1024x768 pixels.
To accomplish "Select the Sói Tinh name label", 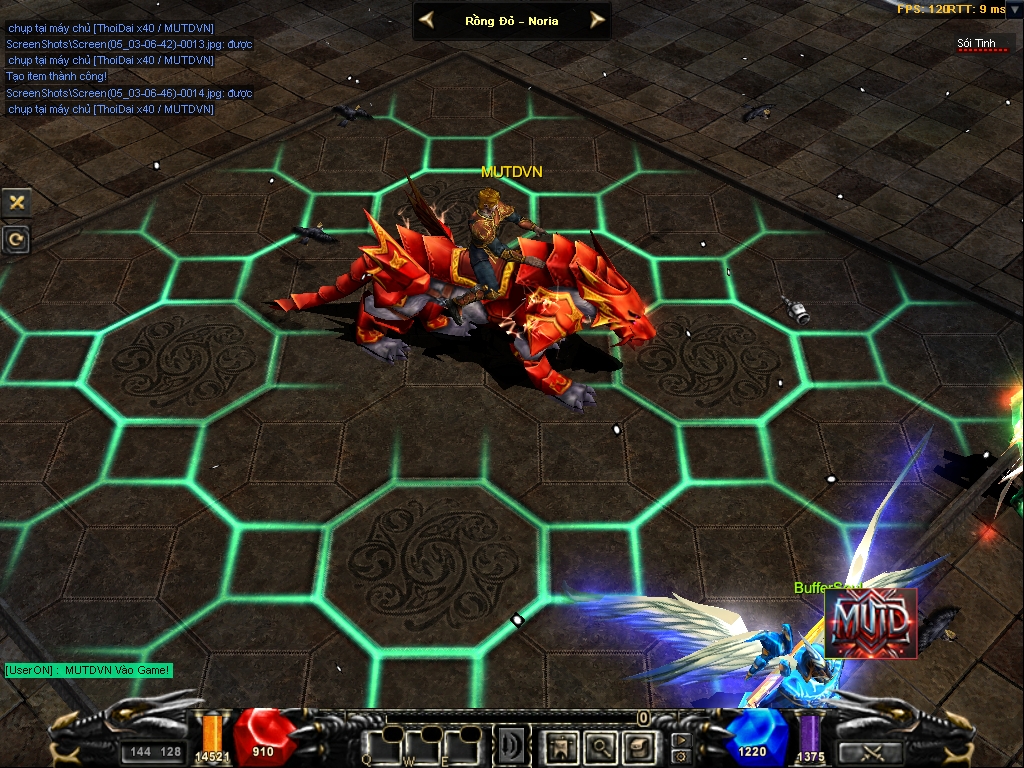I will (977, 43).
